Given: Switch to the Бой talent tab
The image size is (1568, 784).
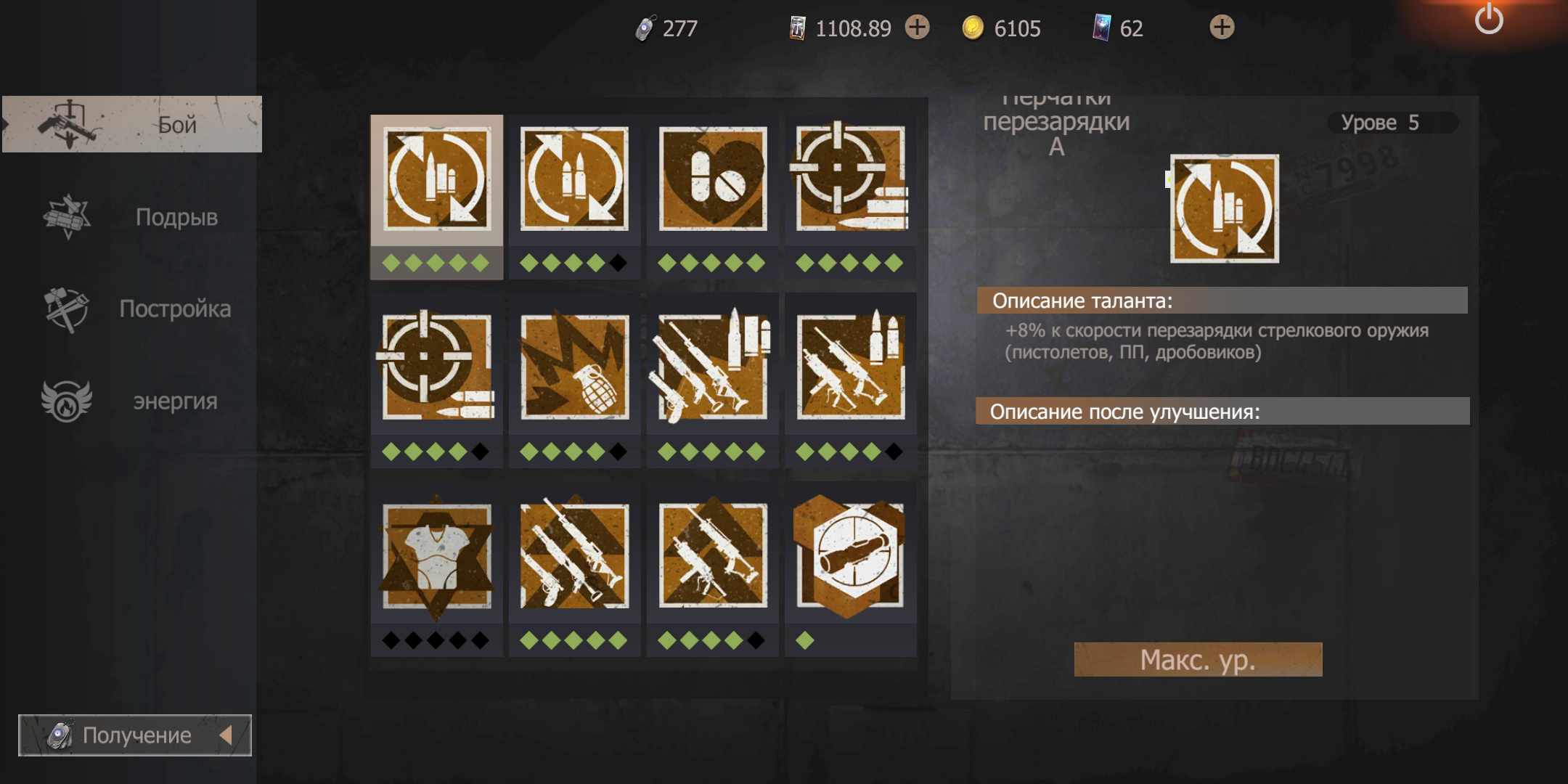Looking at the screenshot, I should point(132,124).
